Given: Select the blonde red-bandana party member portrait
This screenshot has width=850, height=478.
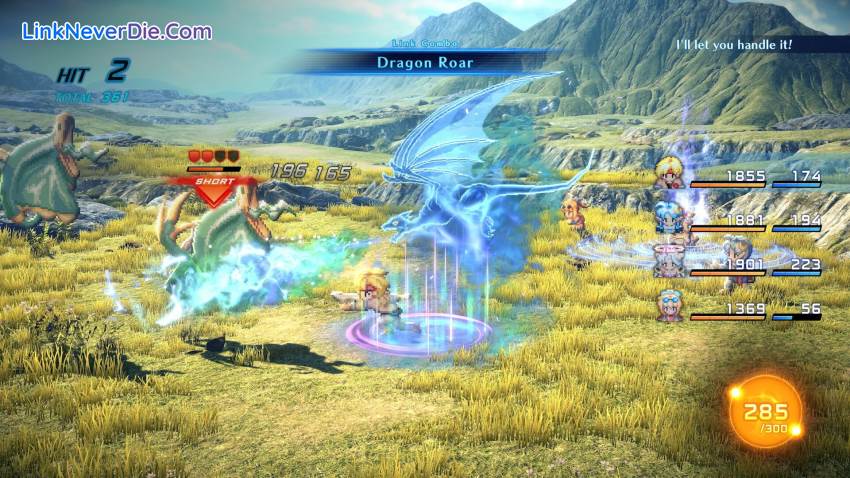Looking at the screenshot, I should [668, 175].
